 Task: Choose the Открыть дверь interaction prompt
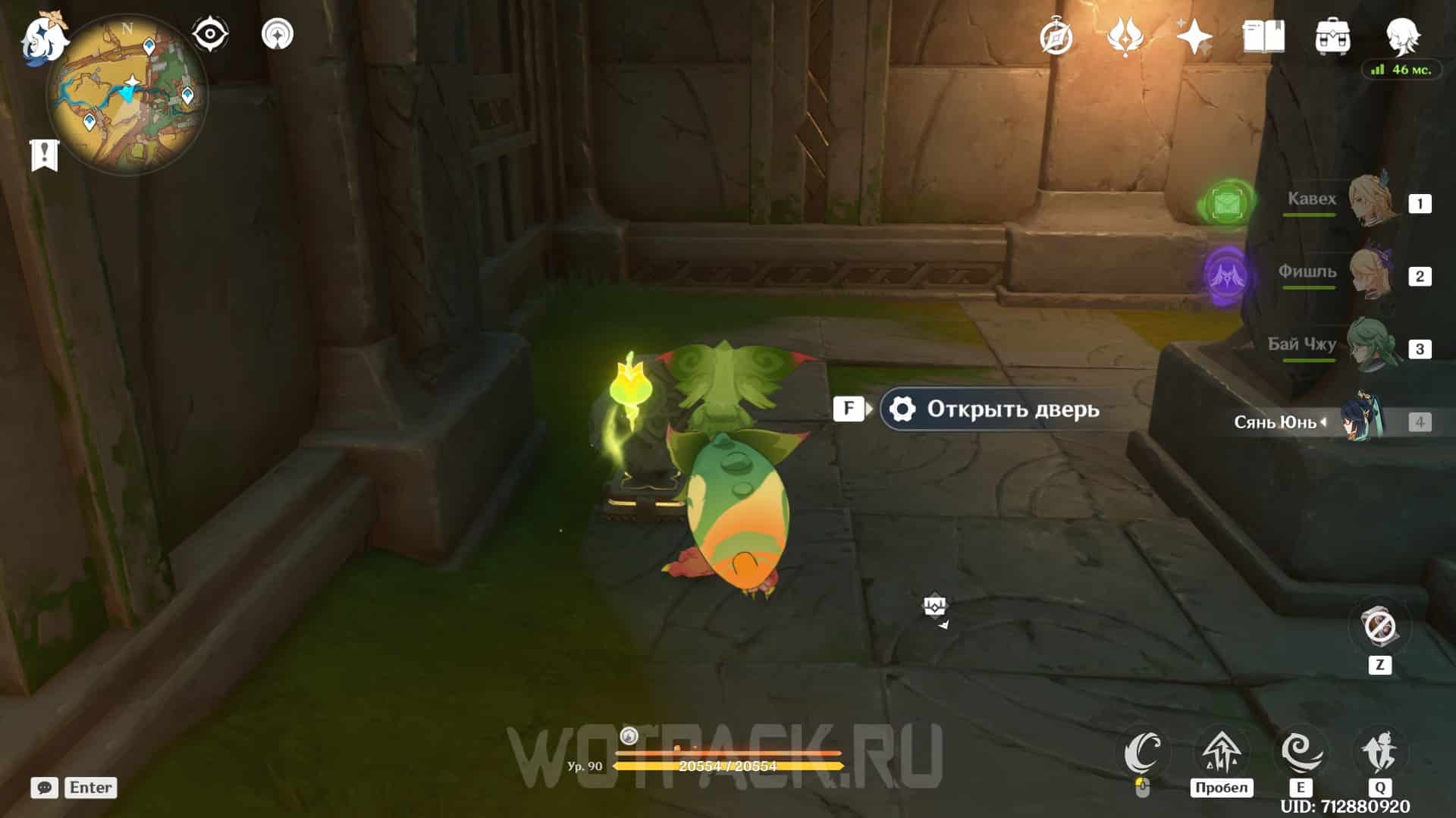tap(999, 409)
